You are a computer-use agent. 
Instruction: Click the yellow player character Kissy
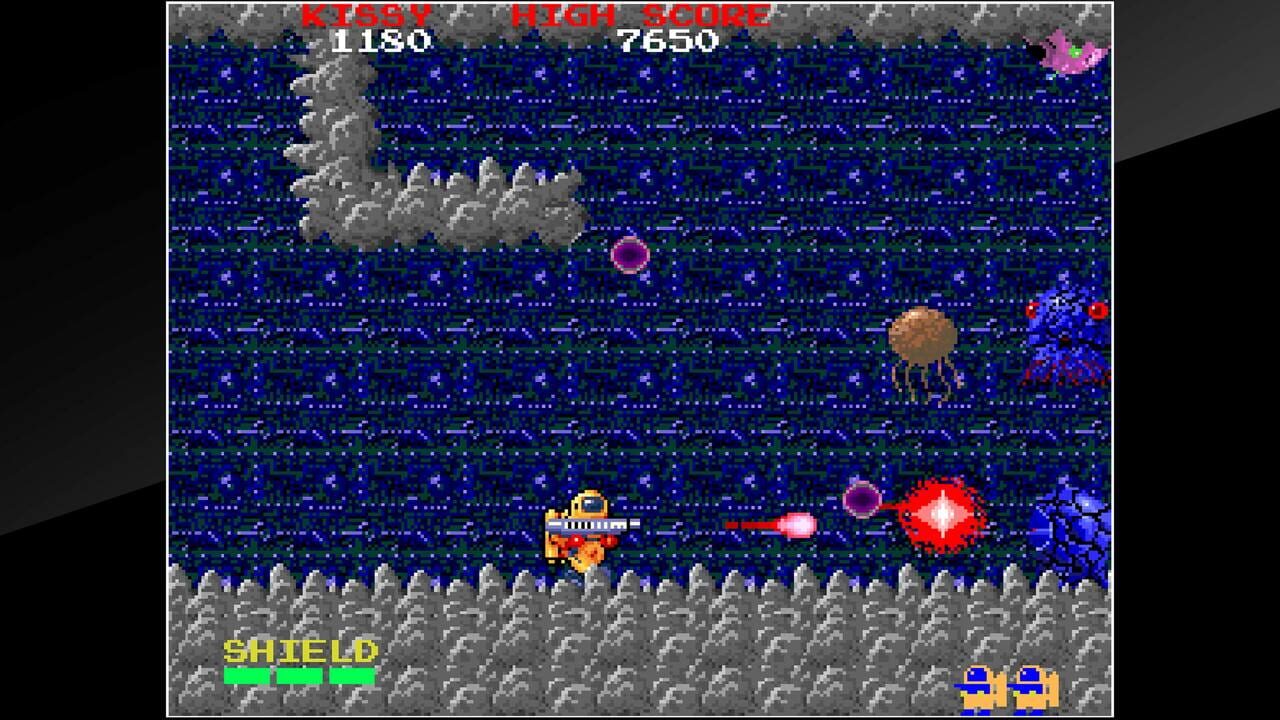(585, 530)
